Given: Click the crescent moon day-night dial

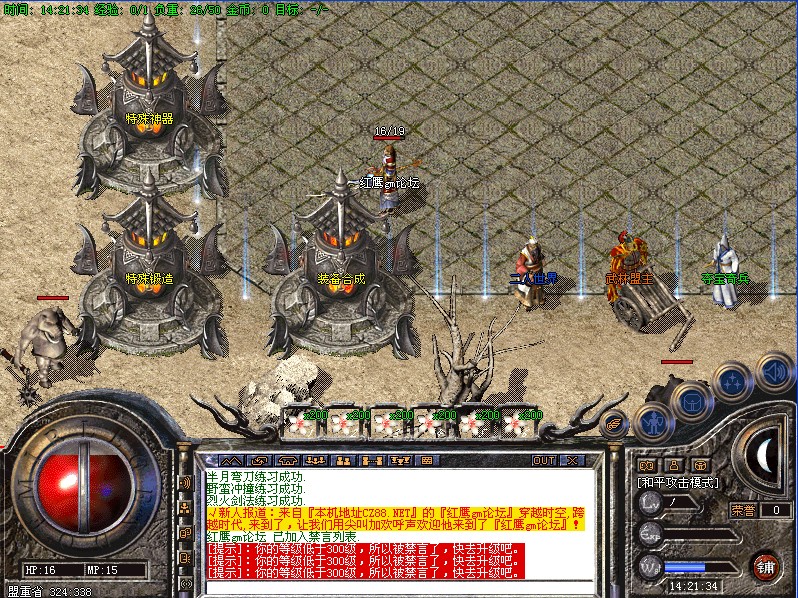Looking at the screenshot, I should coord(764,453).
